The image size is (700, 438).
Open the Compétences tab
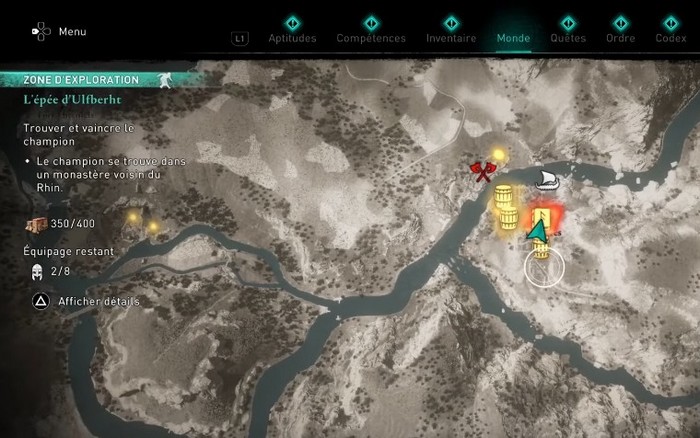[x=371, y=38]
